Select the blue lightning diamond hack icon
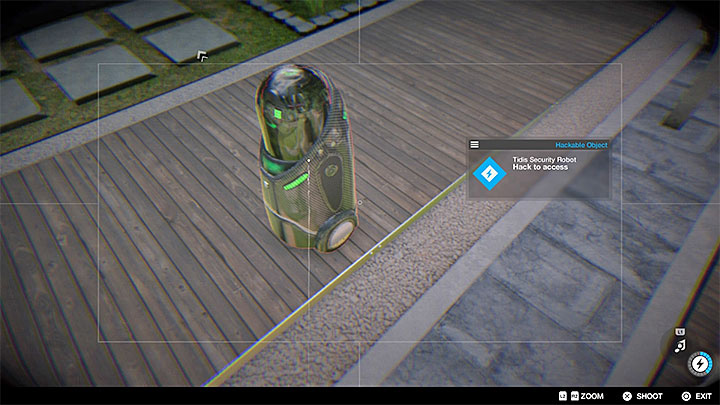720x405 pixels. (489, 174)
